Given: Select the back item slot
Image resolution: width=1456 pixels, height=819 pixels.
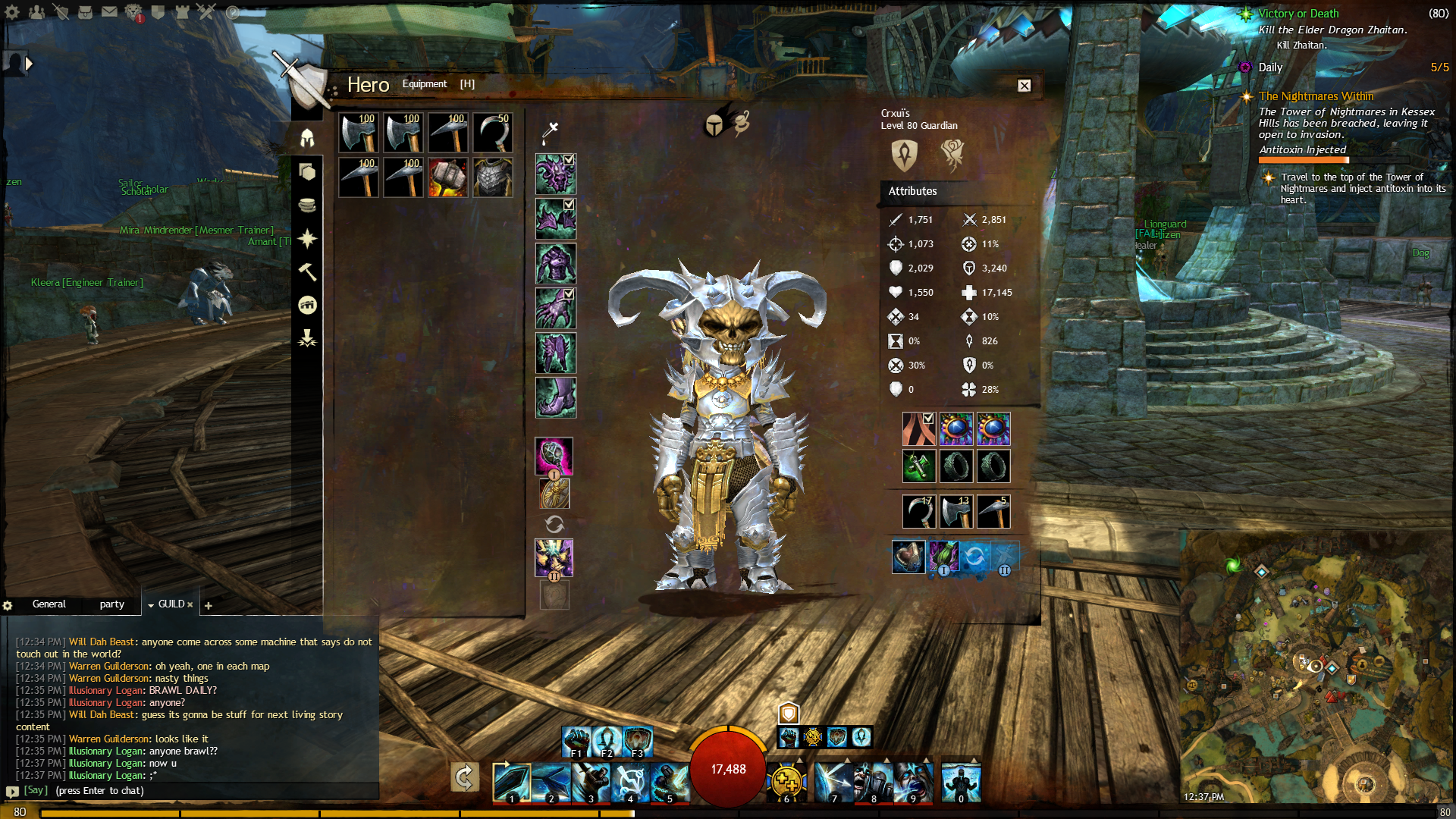Looking at the screenshot, I should point(918,429).
